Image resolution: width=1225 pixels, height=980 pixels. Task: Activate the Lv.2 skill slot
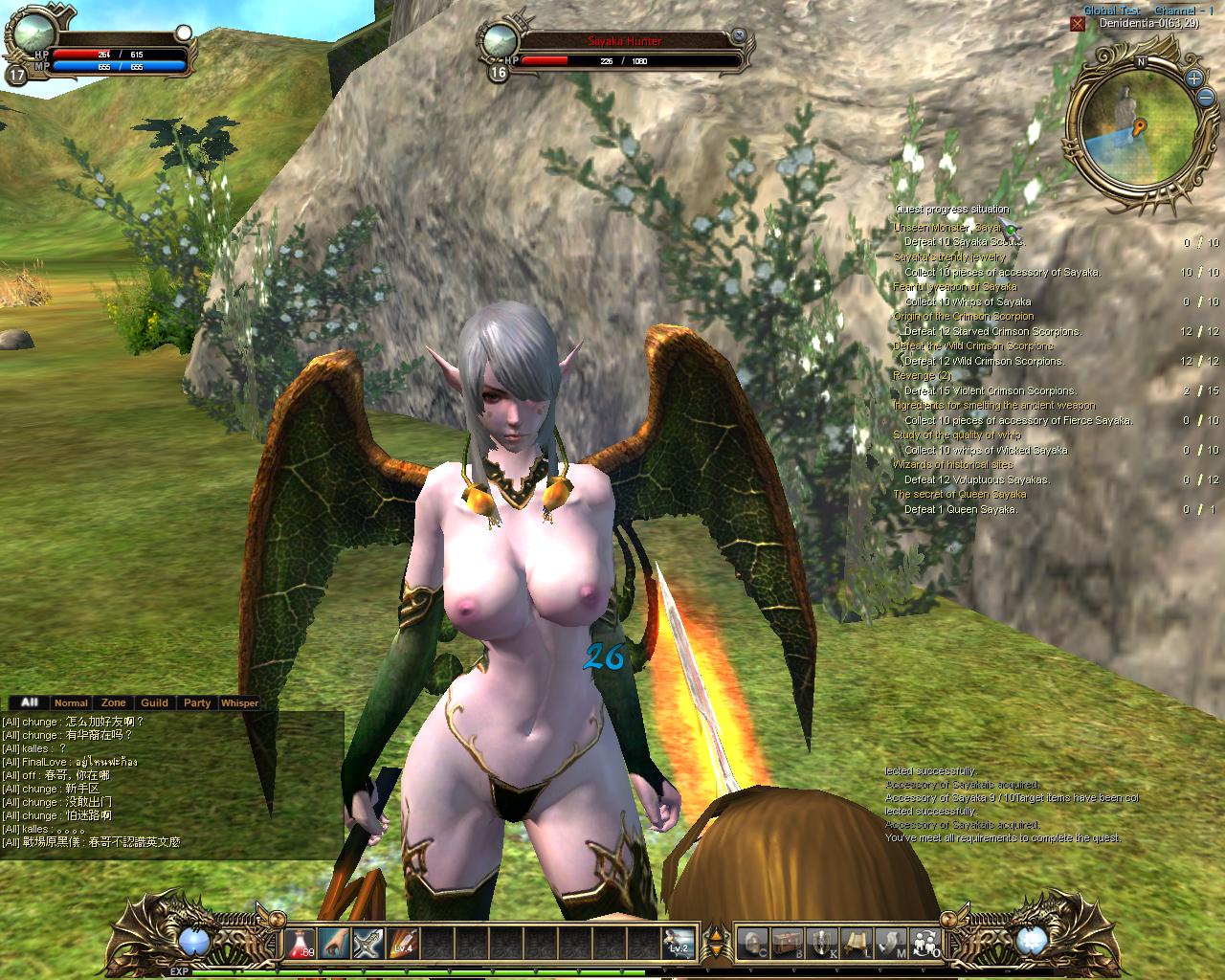coord(679,943)
